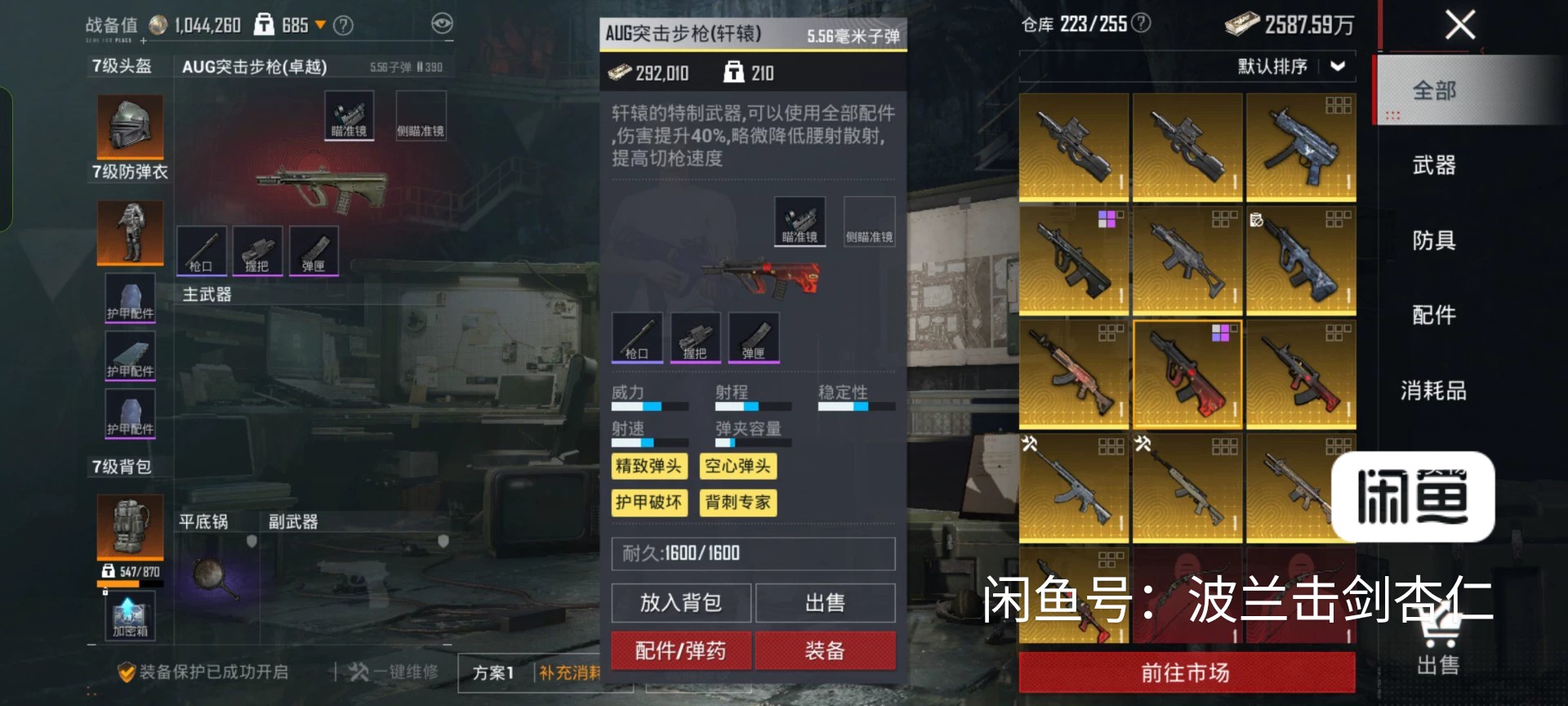
Task: Select the 7级防弹衣 armor slot
Action: 130,232
